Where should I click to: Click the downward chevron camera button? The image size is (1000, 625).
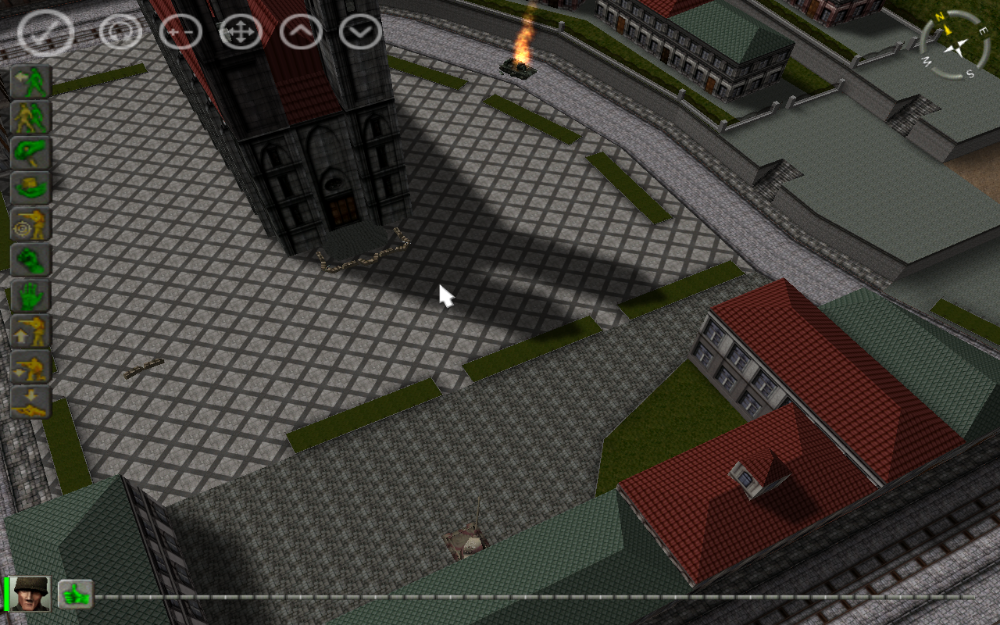point(360,32)
